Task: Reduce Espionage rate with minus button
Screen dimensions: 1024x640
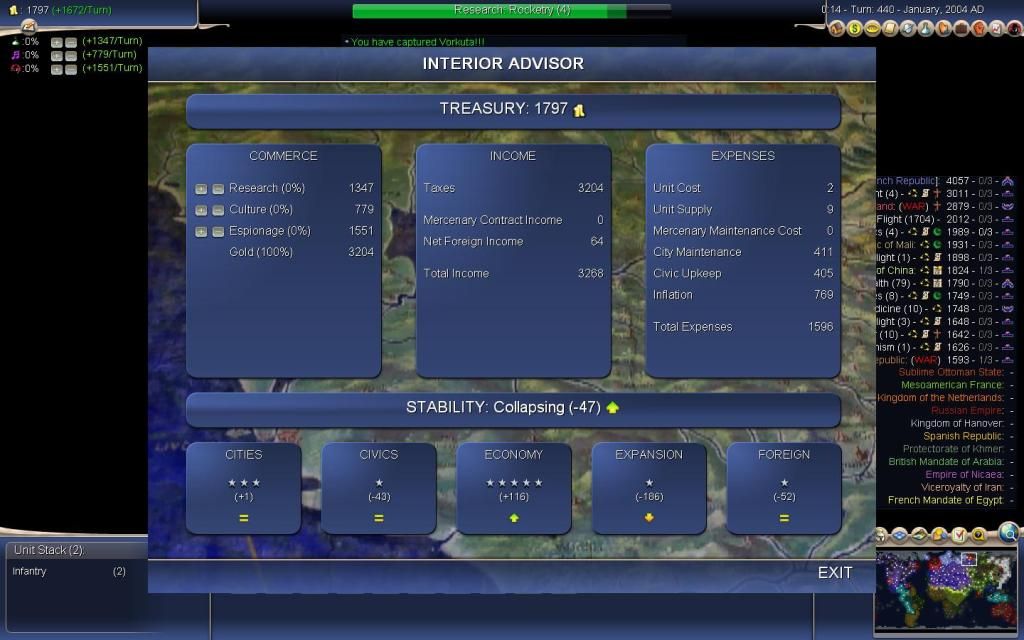Action: [x=217, y=232]
